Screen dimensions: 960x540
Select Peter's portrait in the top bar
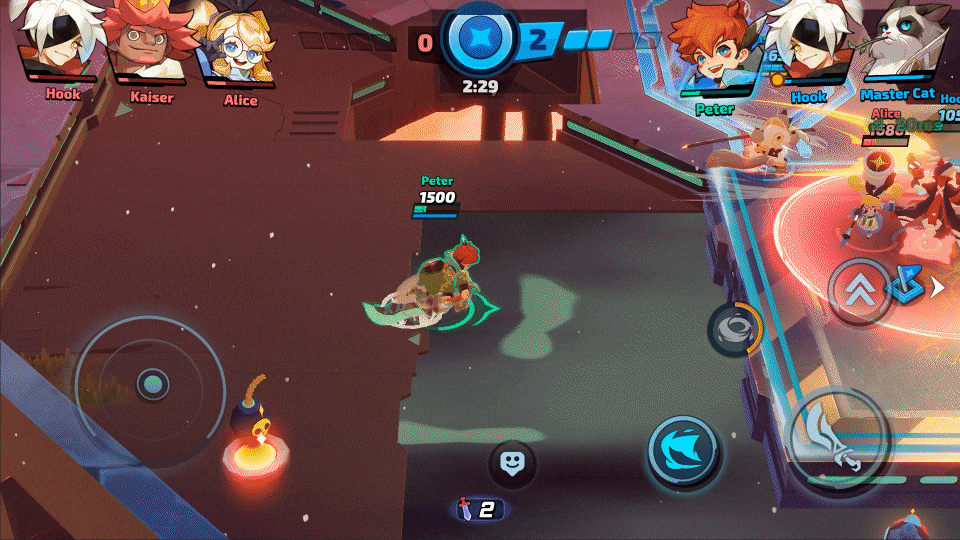click(713, 48)
